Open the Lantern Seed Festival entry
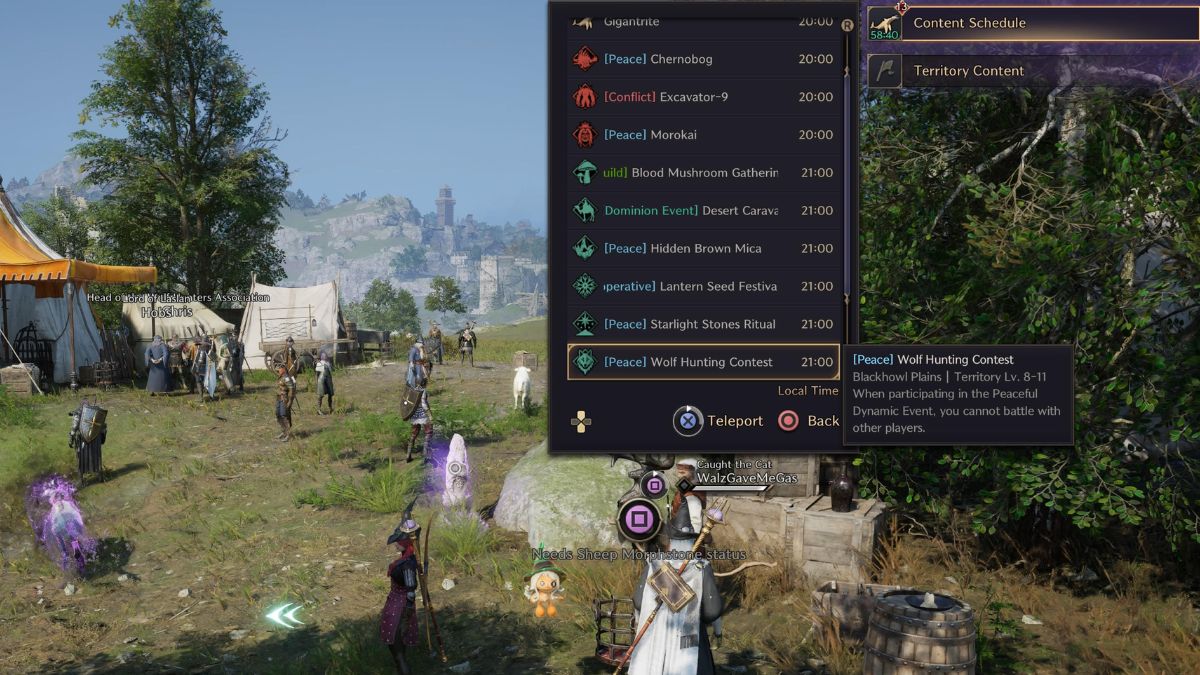The height and width of the screenshot is (675, 1200). tap(703, 287)
